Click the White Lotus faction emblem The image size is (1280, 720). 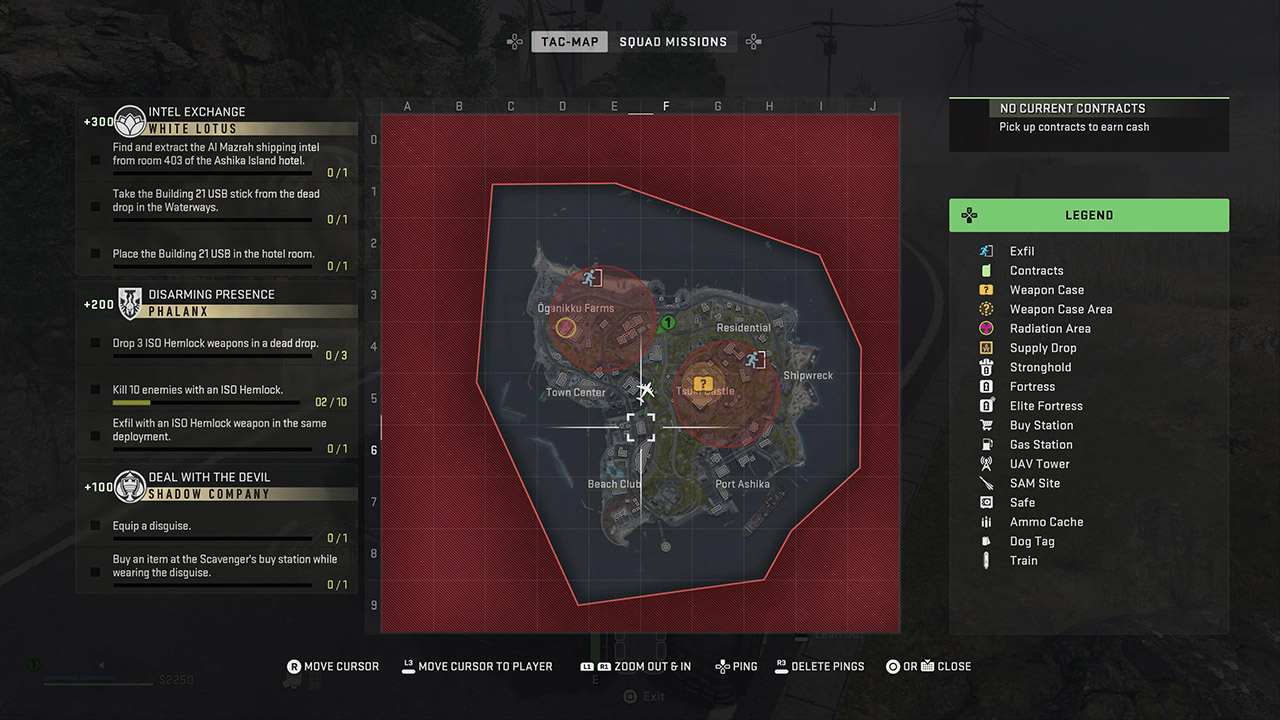pos(128,119)
